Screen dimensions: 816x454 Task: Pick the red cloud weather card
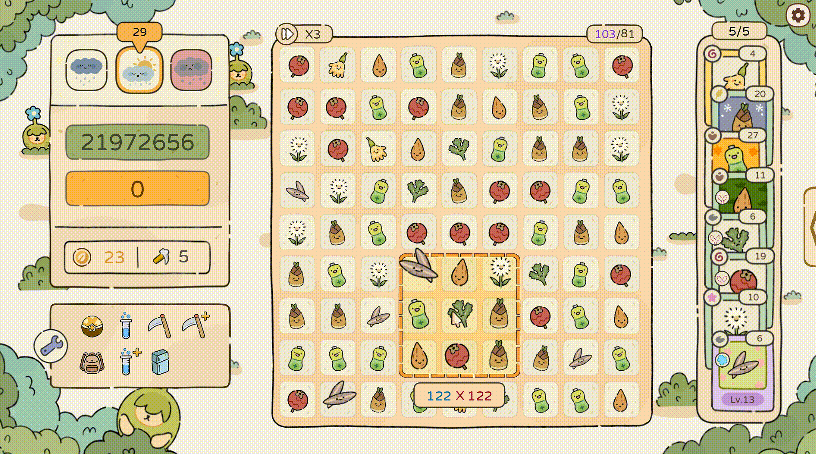tap(191, 69)
